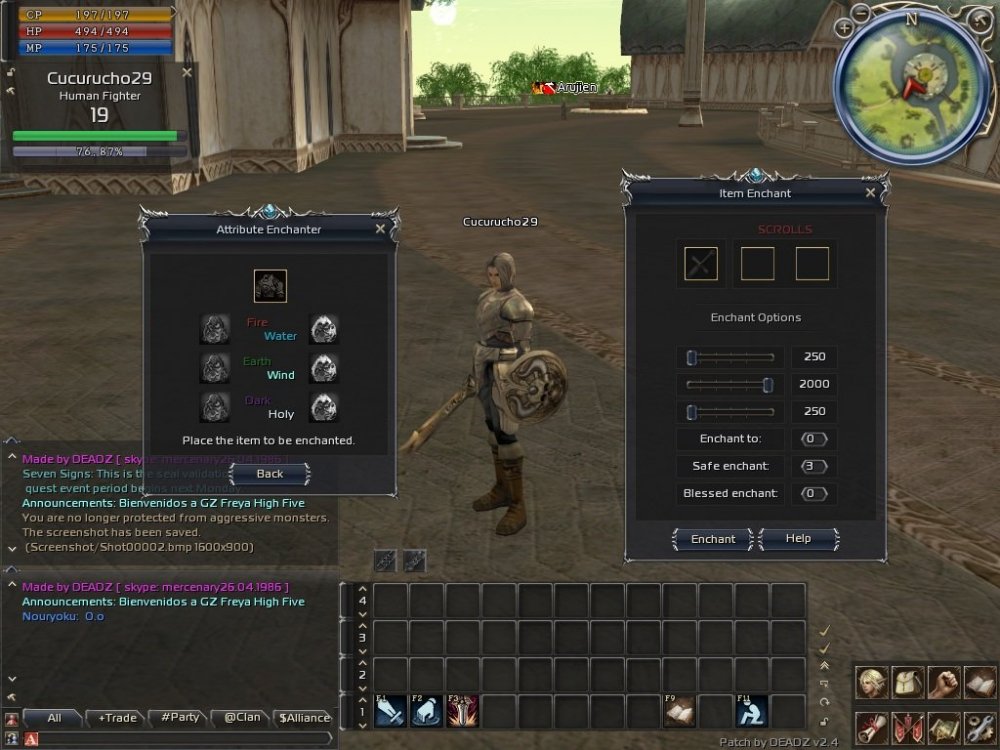Use the F1 sword attack skill
The image size is (1000, 750).
[390, 711]
